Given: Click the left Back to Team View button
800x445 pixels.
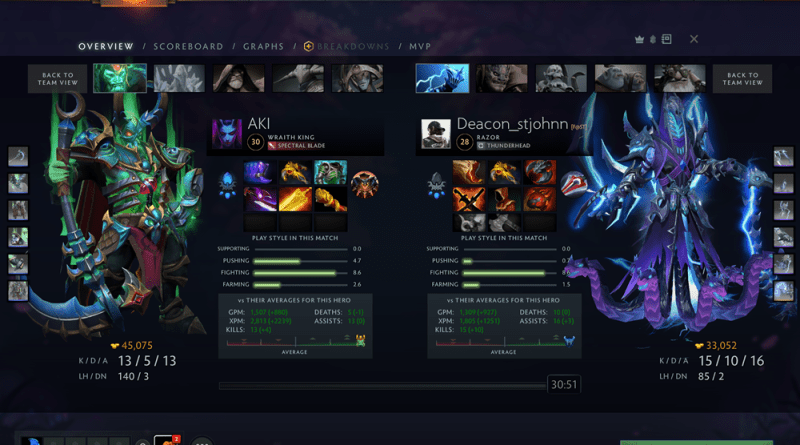Looking at the screenshot, I should click(57, 79).
